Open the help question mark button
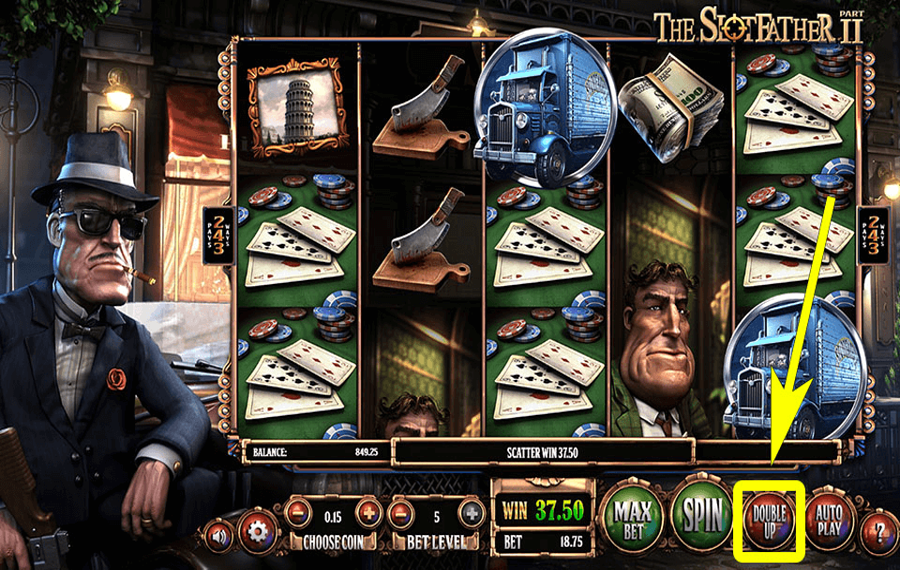Viewport: 900px width, 570px height. (879, 529)
